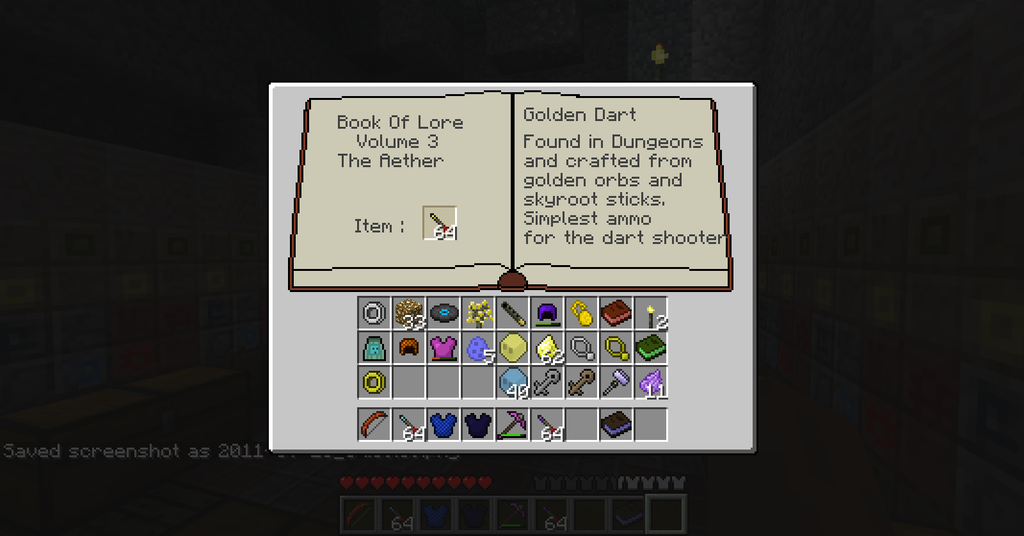Select the purple helmet
Screen dimensions: 1024x536
547,313
